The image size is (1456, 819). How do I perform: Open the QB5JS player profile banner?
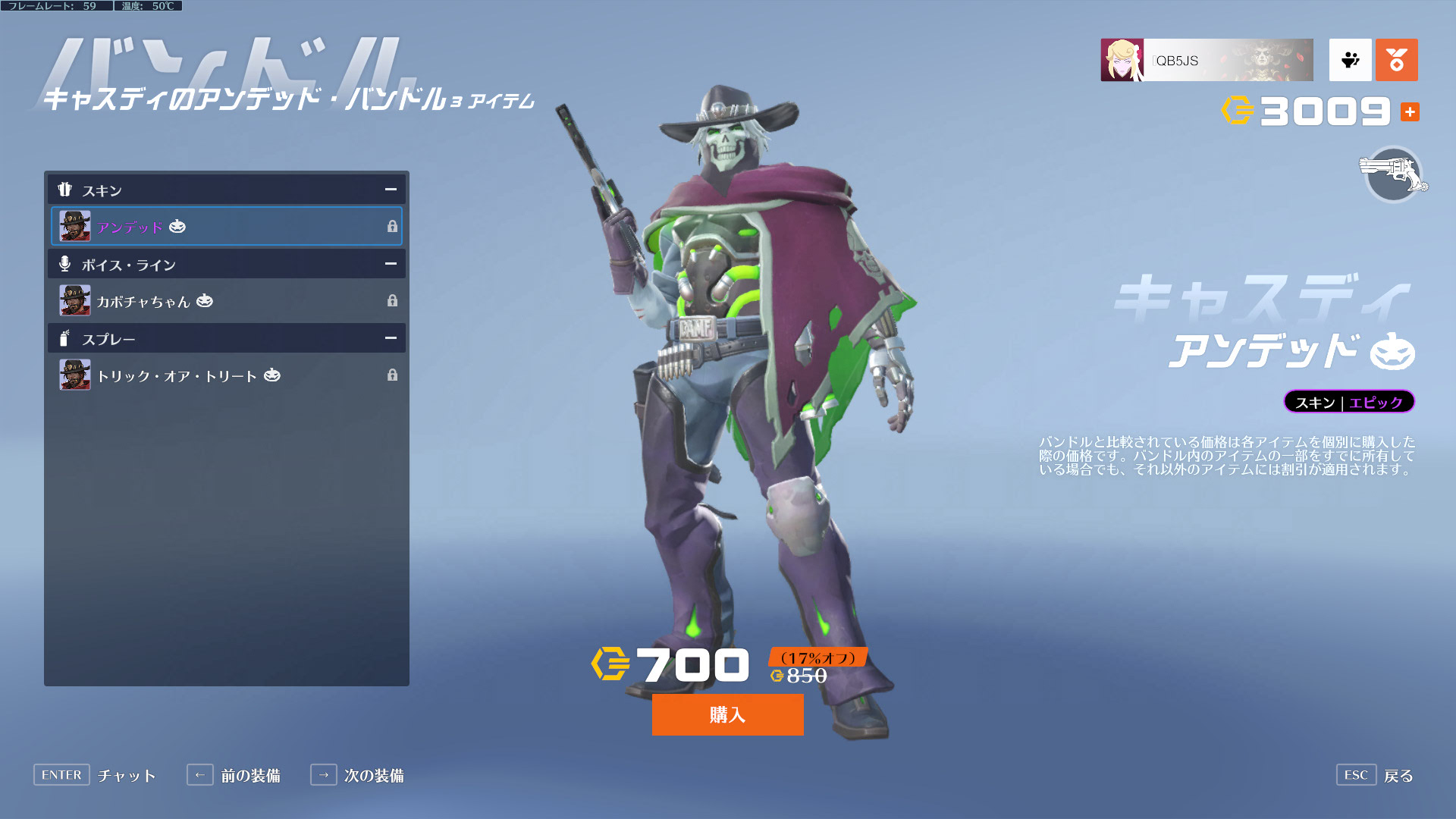click(x=1207, y=60)
